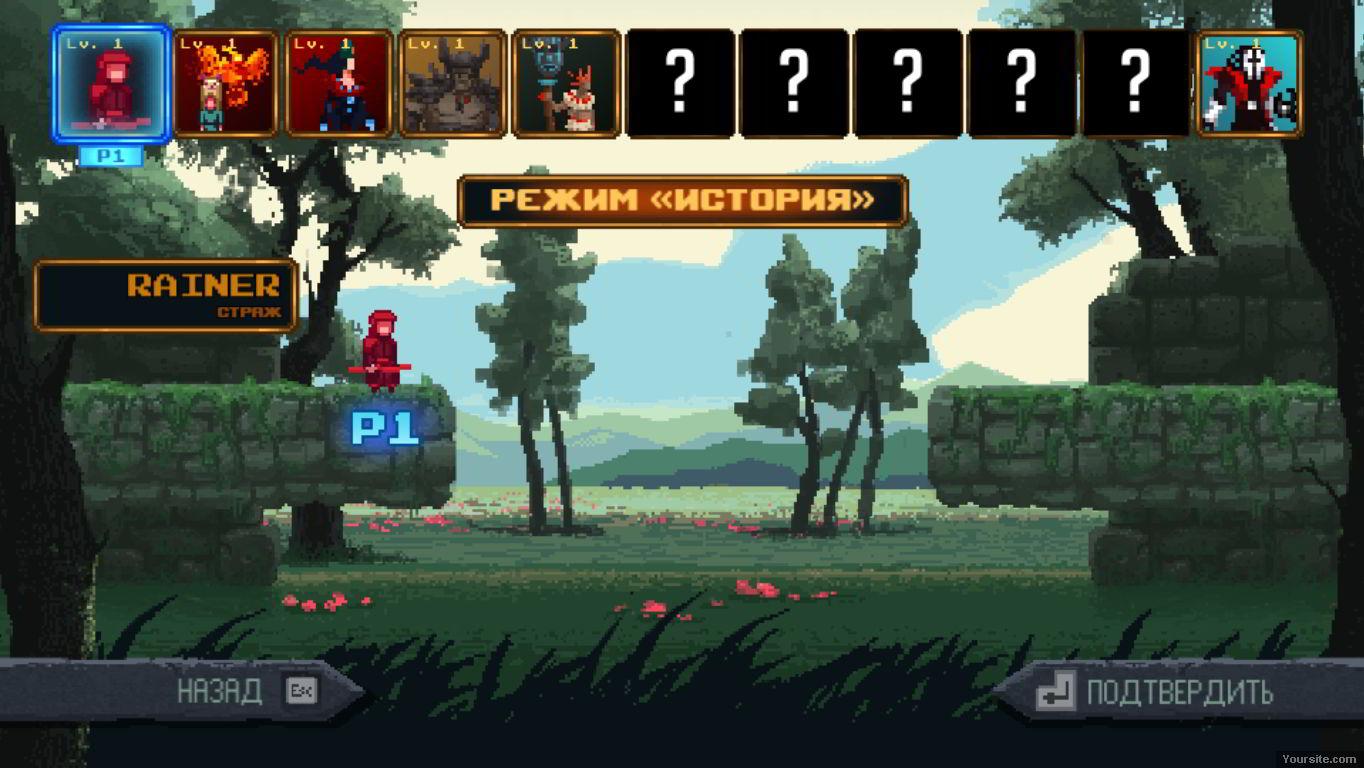Choose the shaman with blue totem portrait

(566, 84)
